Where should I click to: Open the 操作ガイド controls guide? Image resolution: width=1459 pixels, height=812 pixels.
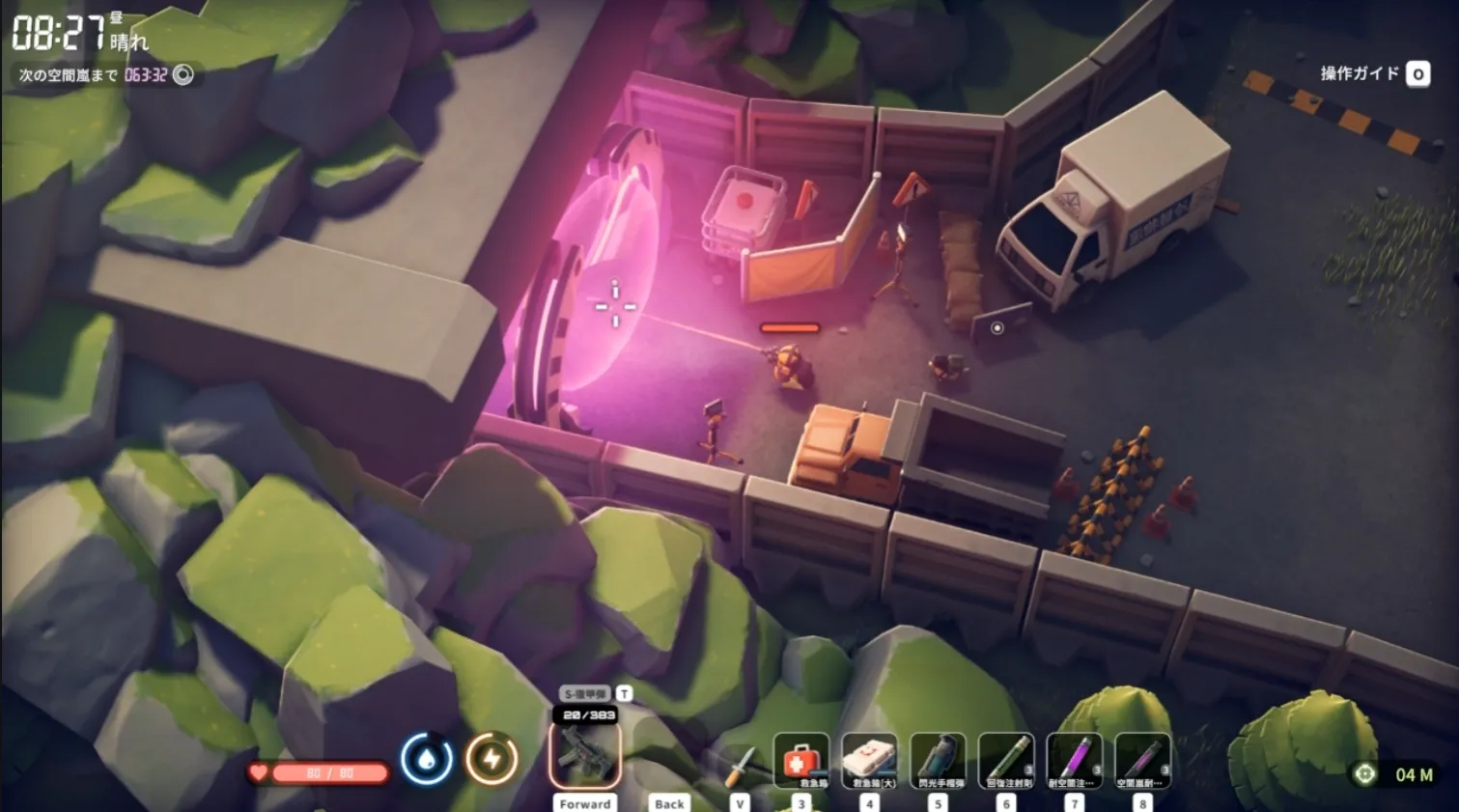coord(1373,73)
